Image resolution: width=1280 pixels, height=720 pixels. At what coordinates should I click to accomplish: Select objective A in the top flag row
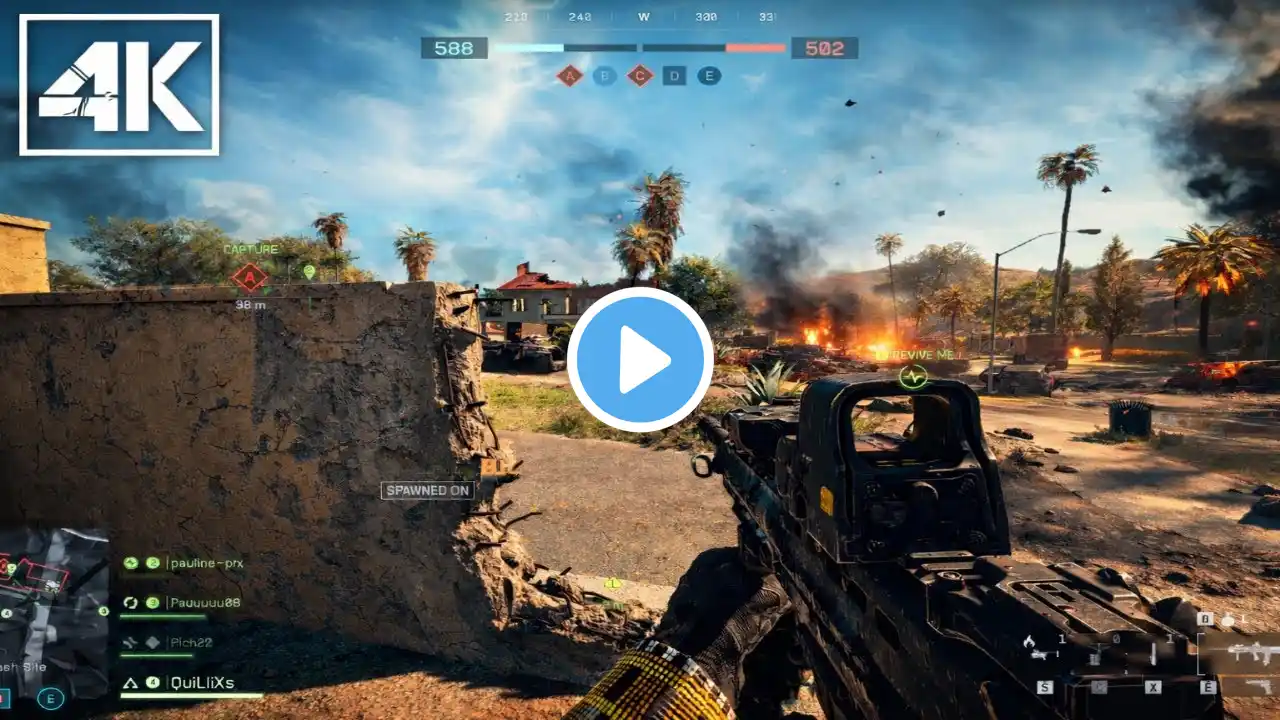coord(569,76)
